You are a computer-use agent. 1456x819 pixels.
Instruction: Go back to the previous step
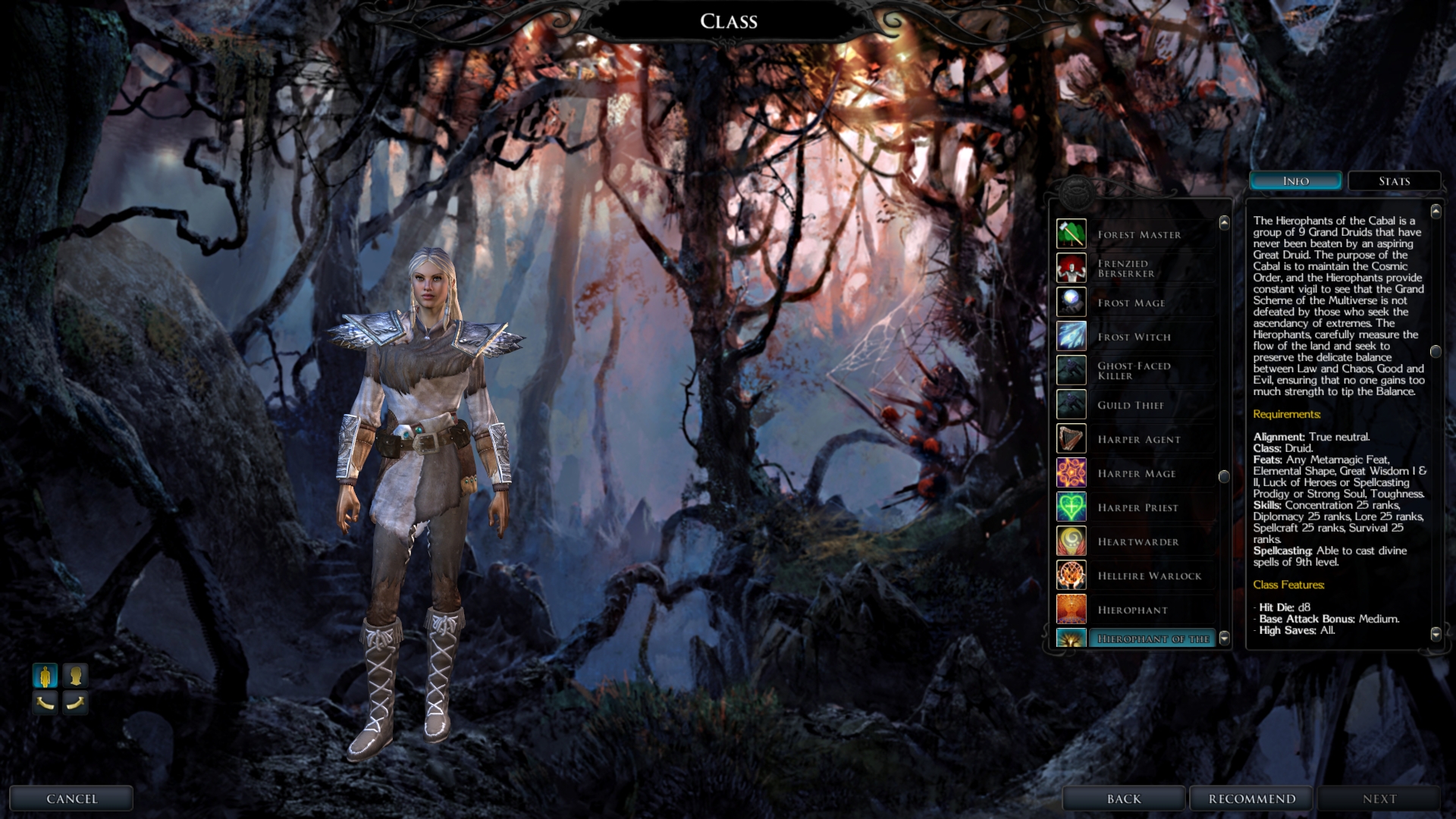pyautogui.click(x=1123, y=799)
